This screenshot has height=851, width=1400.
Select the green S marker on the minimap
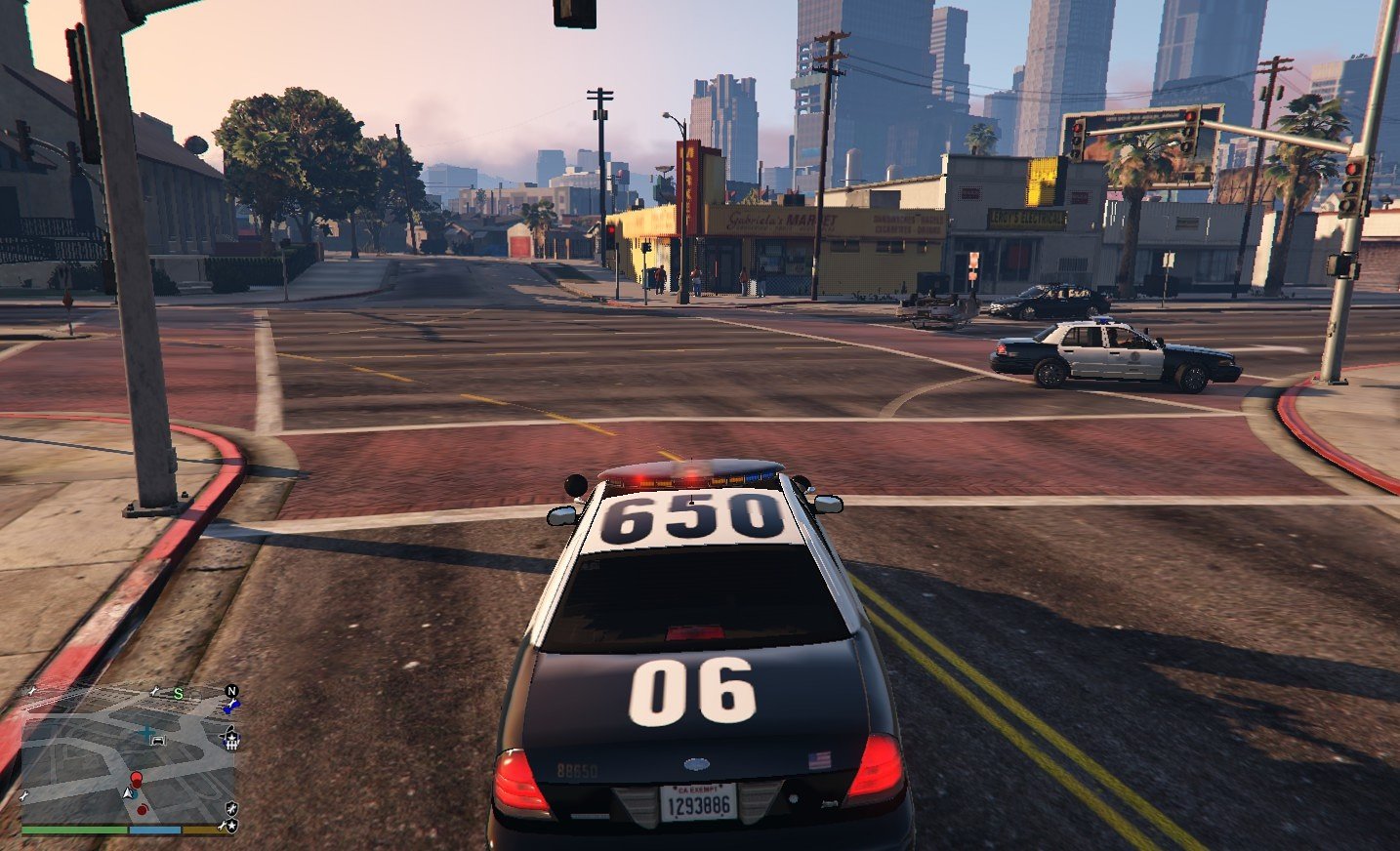178,694
